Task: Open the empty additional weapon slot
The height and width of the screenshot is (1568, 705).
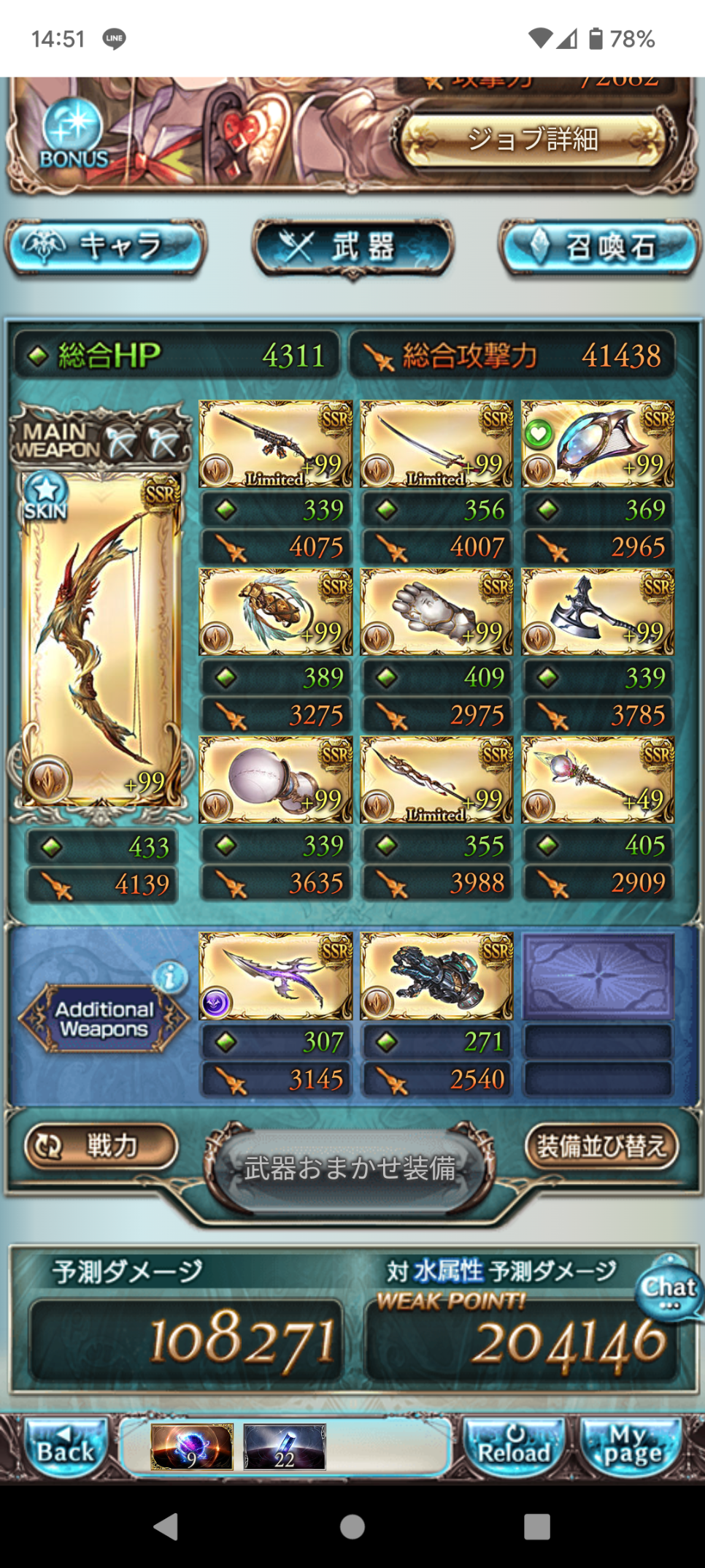Action: tap(598, 976)
